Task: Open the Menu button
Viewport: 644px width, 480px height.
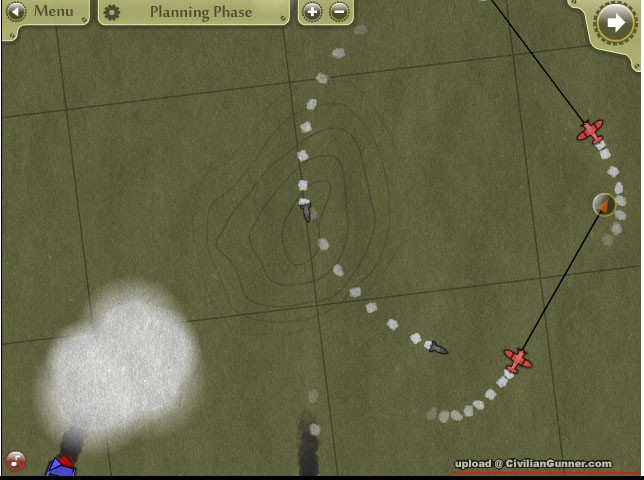Action: pos(42,12)
